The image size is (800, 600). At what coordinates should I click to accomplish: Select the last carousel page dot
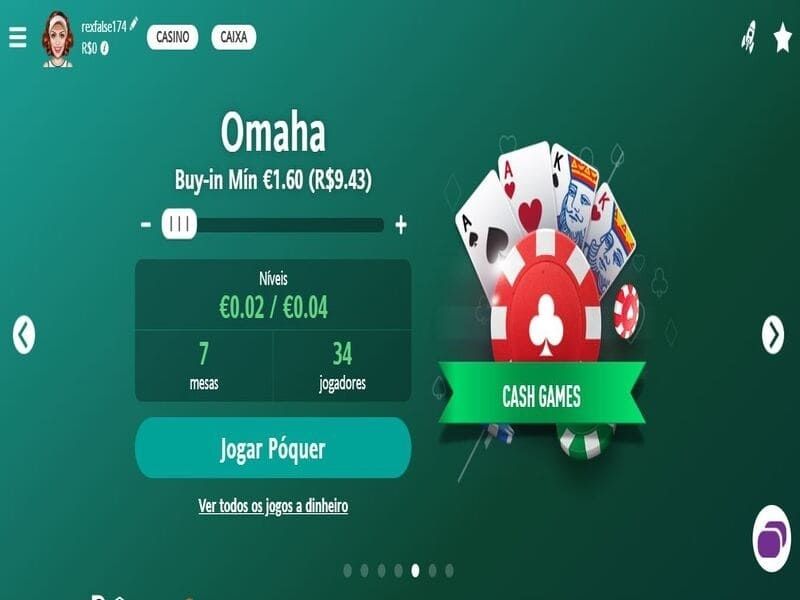pos(449,570)
